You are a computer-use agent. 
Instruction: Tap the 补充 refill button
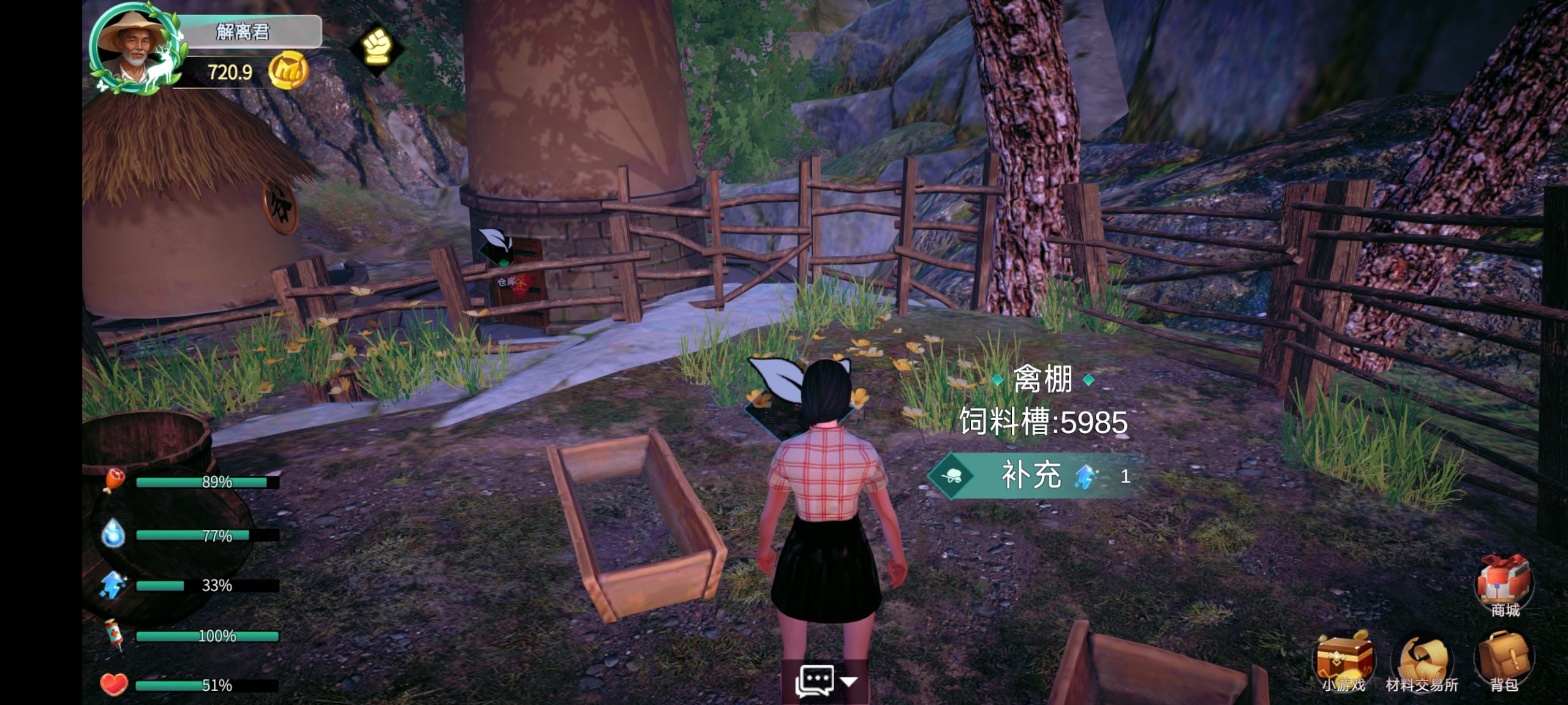pos(1031,475)
